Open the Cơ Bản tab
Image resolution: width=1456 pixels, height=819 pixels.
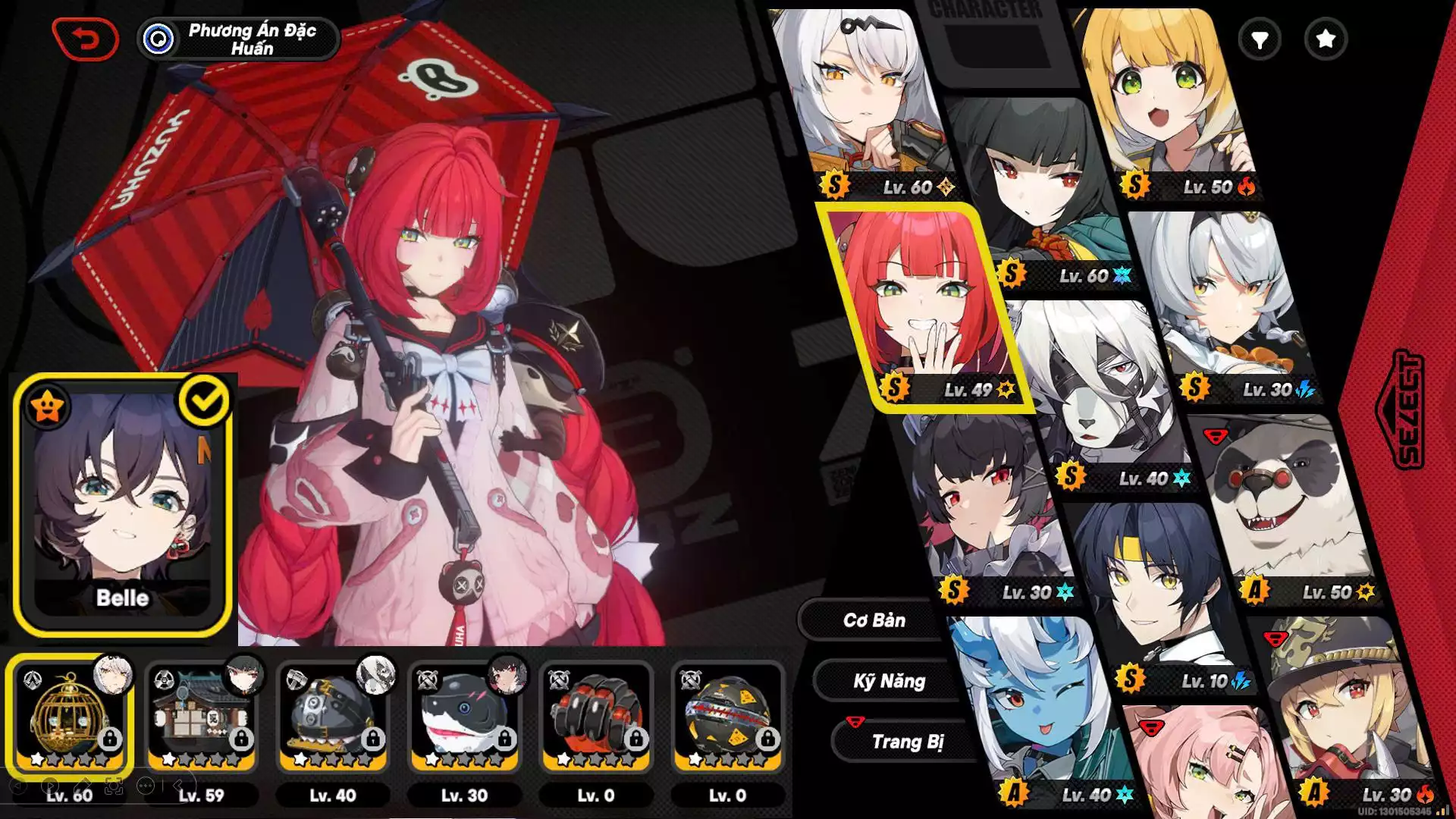(874, 620)
